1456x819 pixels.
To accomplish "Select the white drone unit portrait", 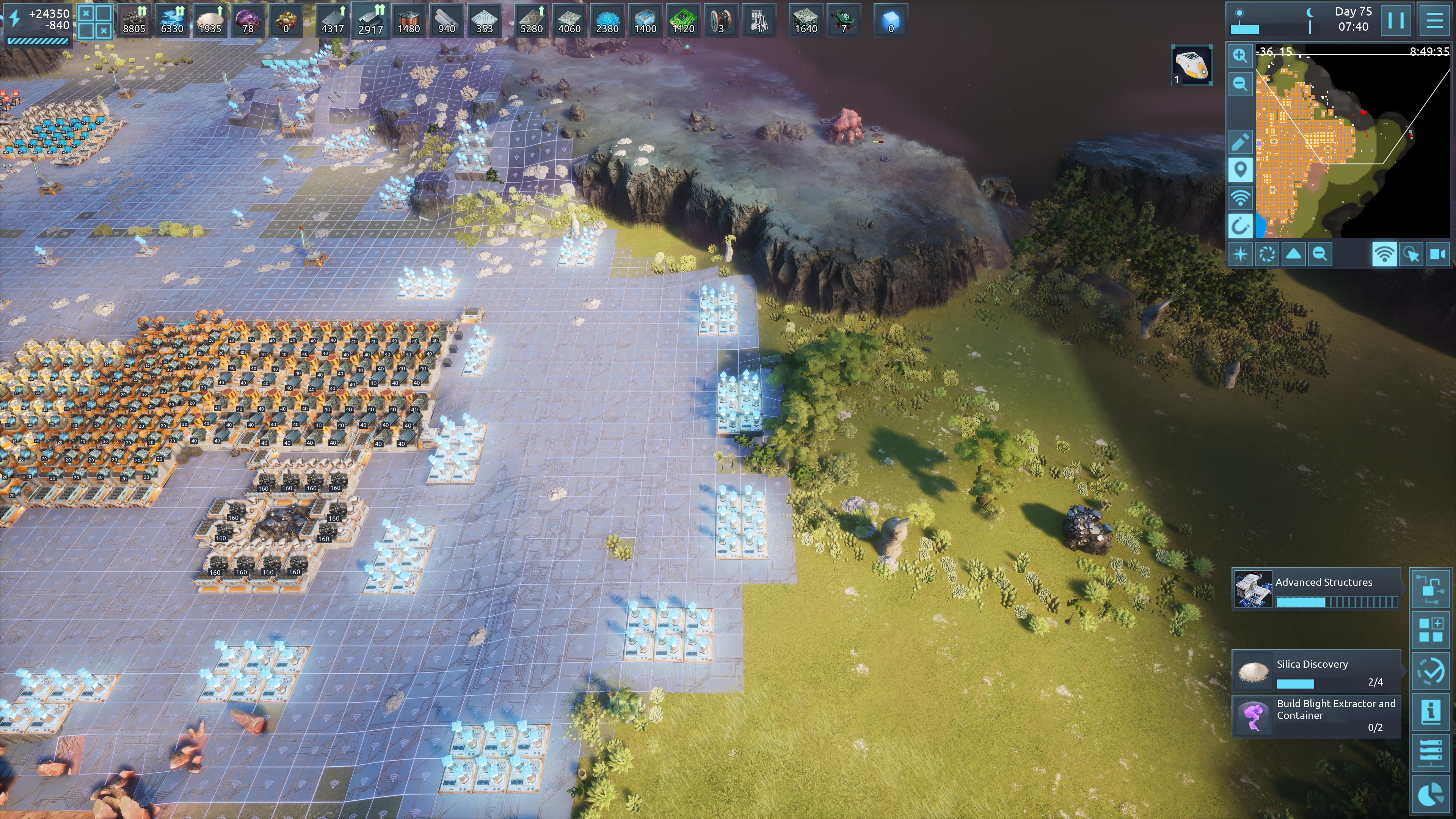I will 1192,65.
